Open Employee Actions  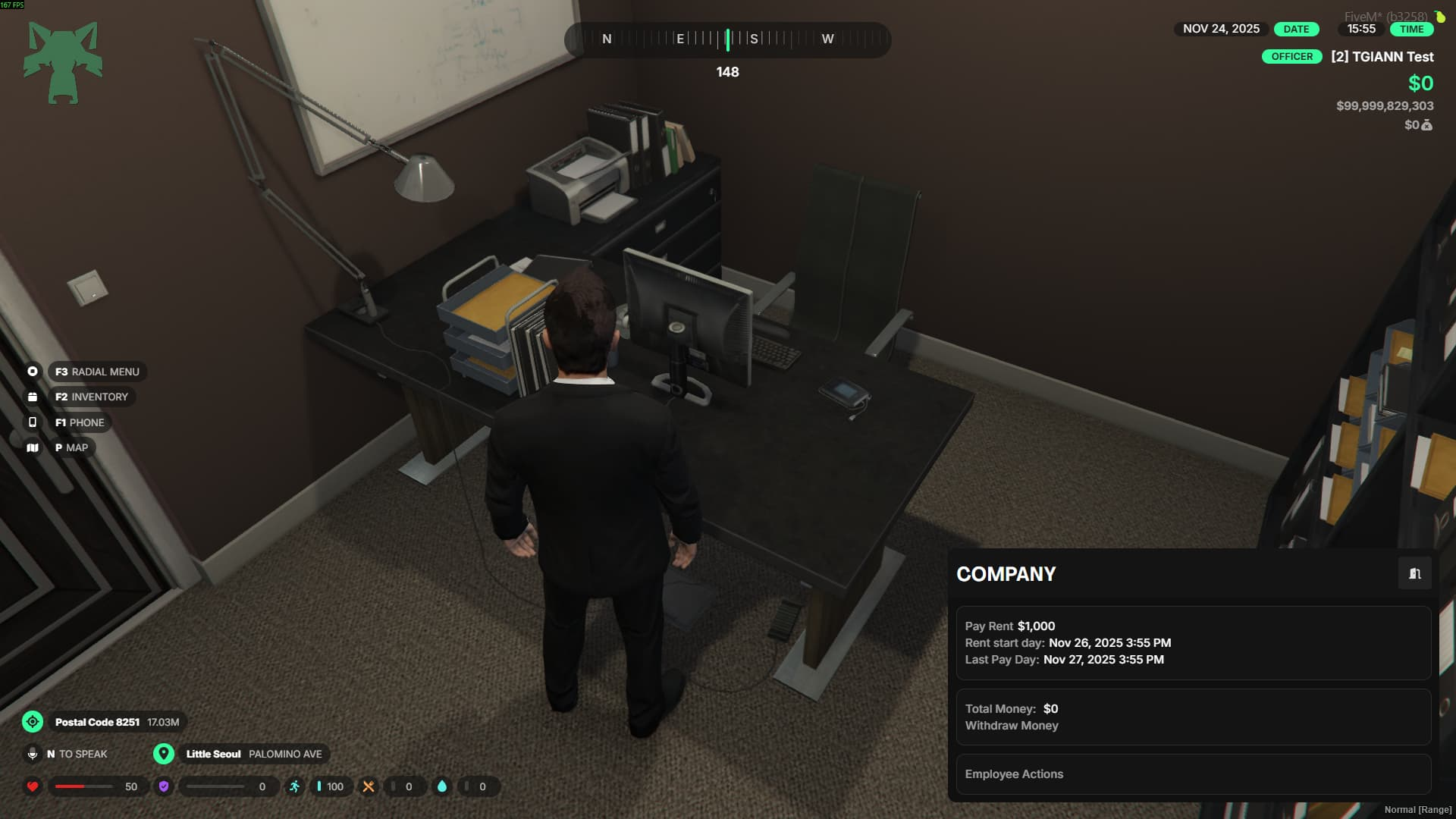[1014, 774]
